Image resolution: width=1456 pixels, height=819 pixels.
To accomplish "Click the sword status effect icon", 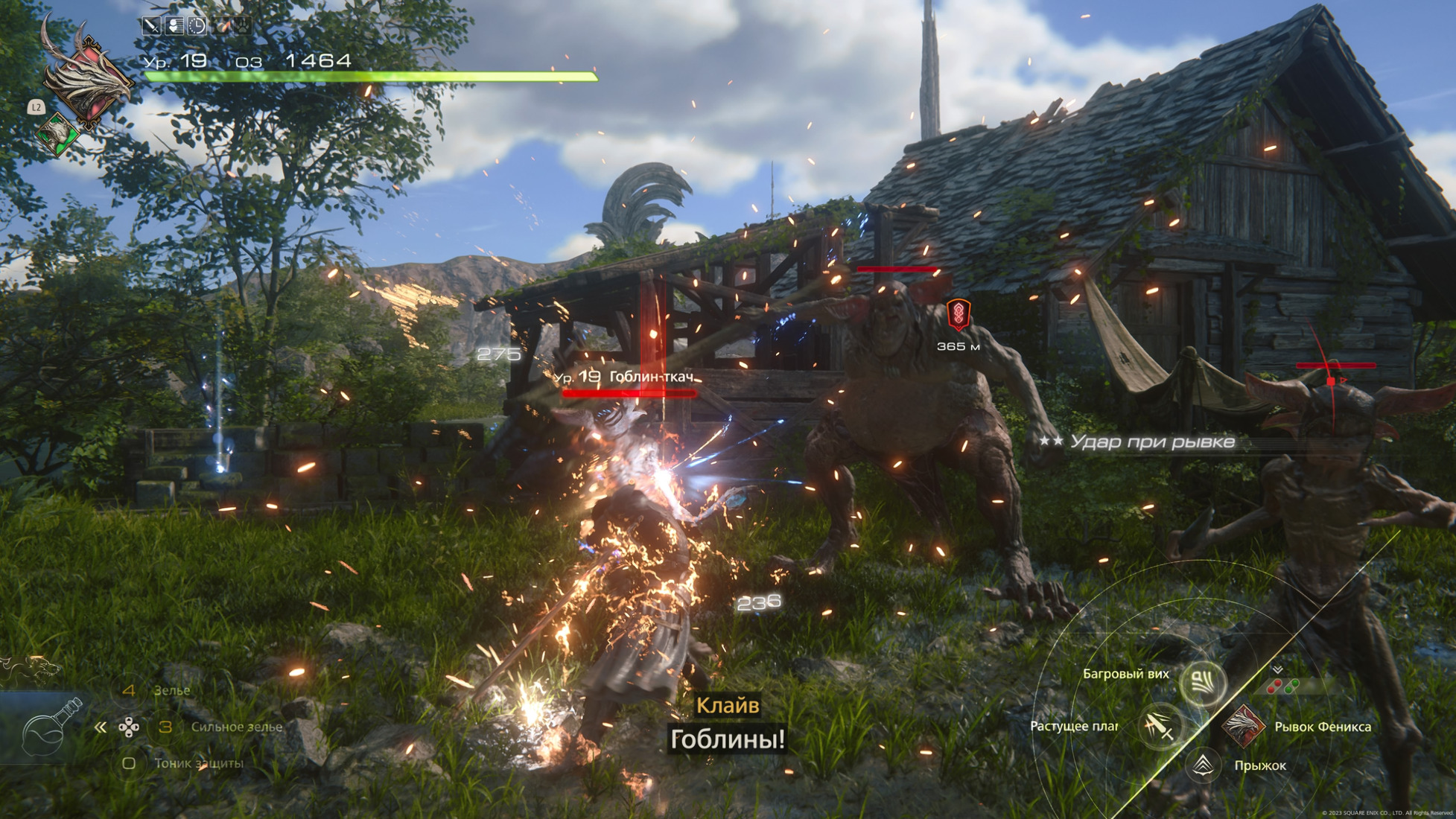I will tap(152, 26).
